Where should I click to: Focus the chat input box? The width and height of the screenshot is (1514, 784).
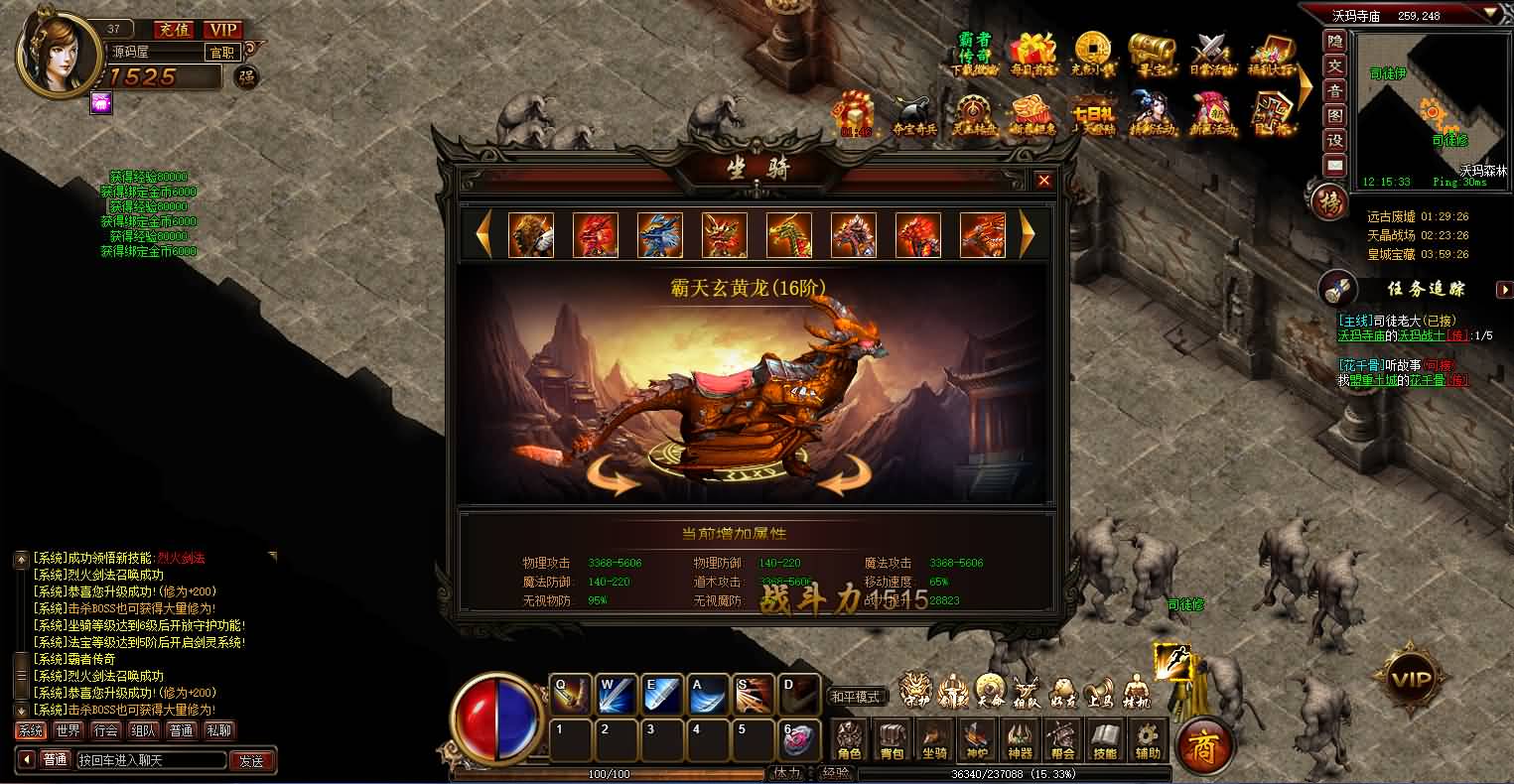coord(149,761)
